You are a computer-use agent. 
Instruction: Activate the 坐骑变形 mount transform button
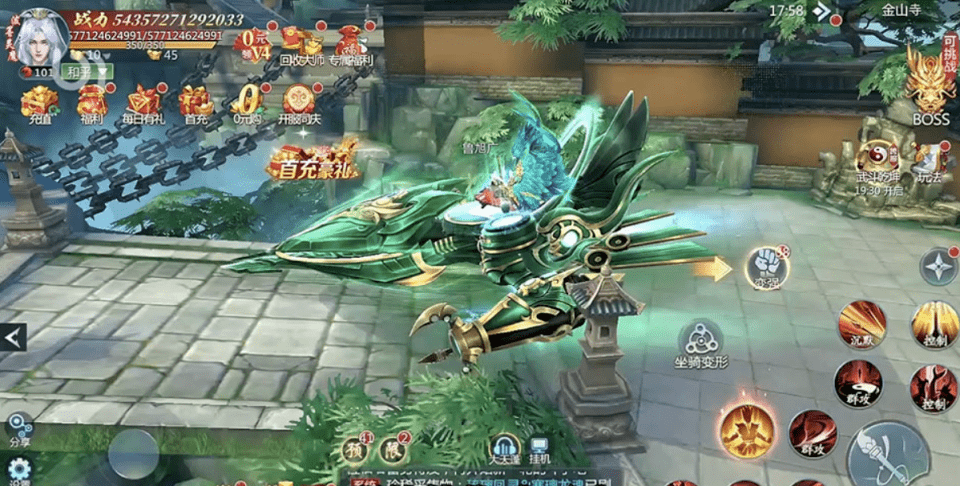coord(701,342)
